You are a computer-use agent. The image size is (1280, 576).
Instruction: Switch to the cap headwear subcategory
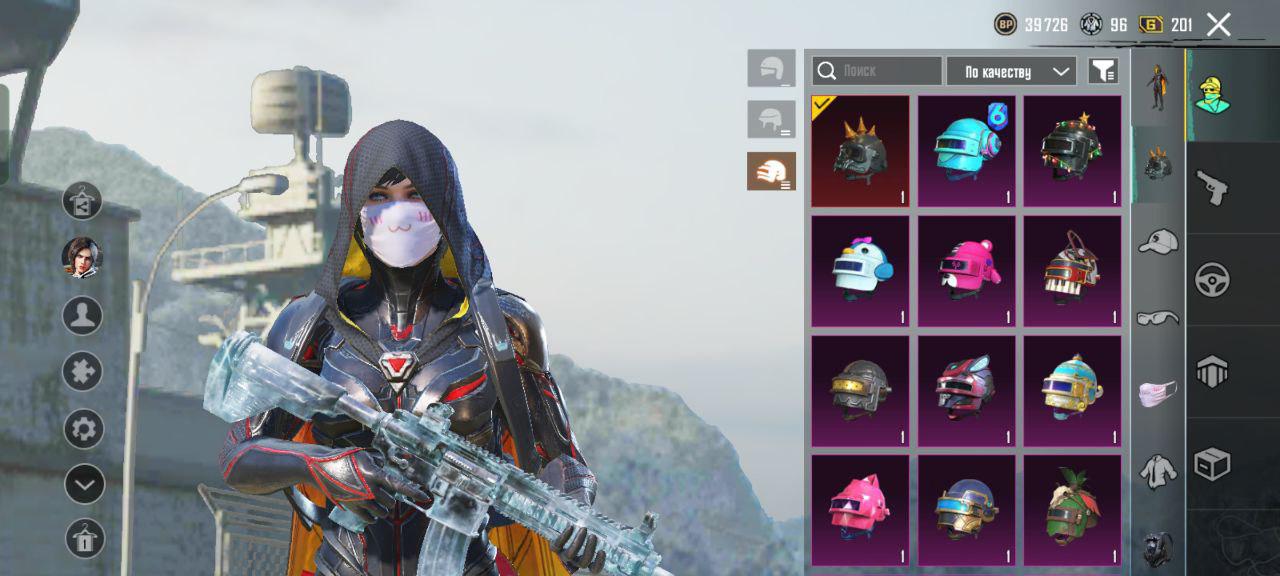[1158, 241]
